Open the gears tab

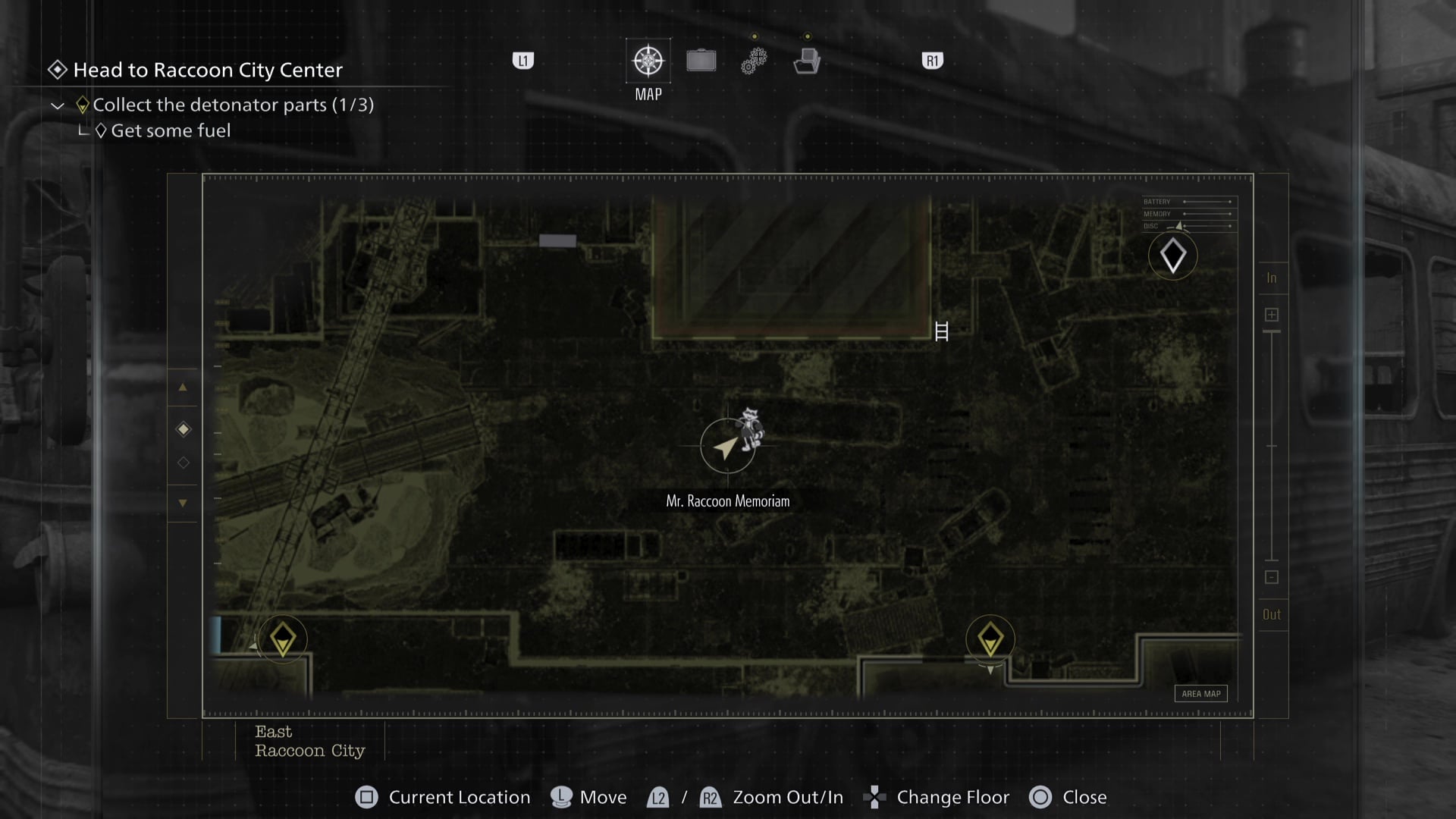point(754,61)
